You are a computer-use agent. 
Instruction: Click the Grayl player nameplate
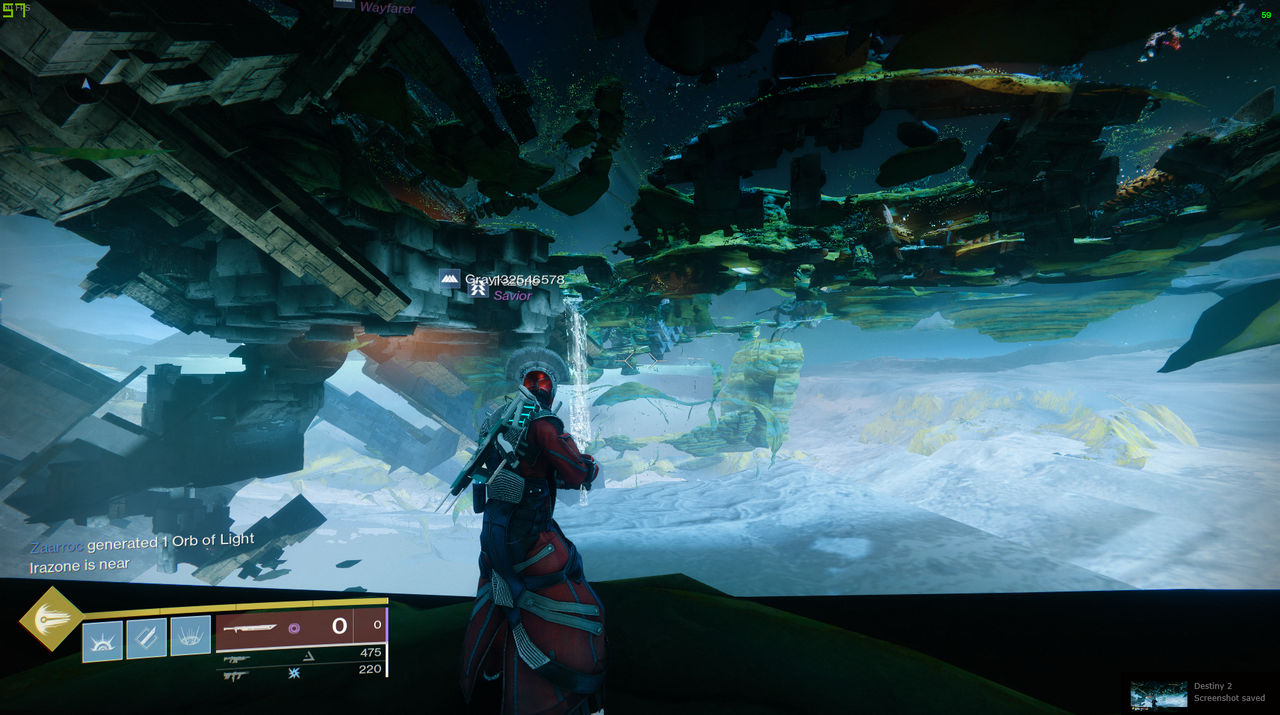tap(503, 279)
